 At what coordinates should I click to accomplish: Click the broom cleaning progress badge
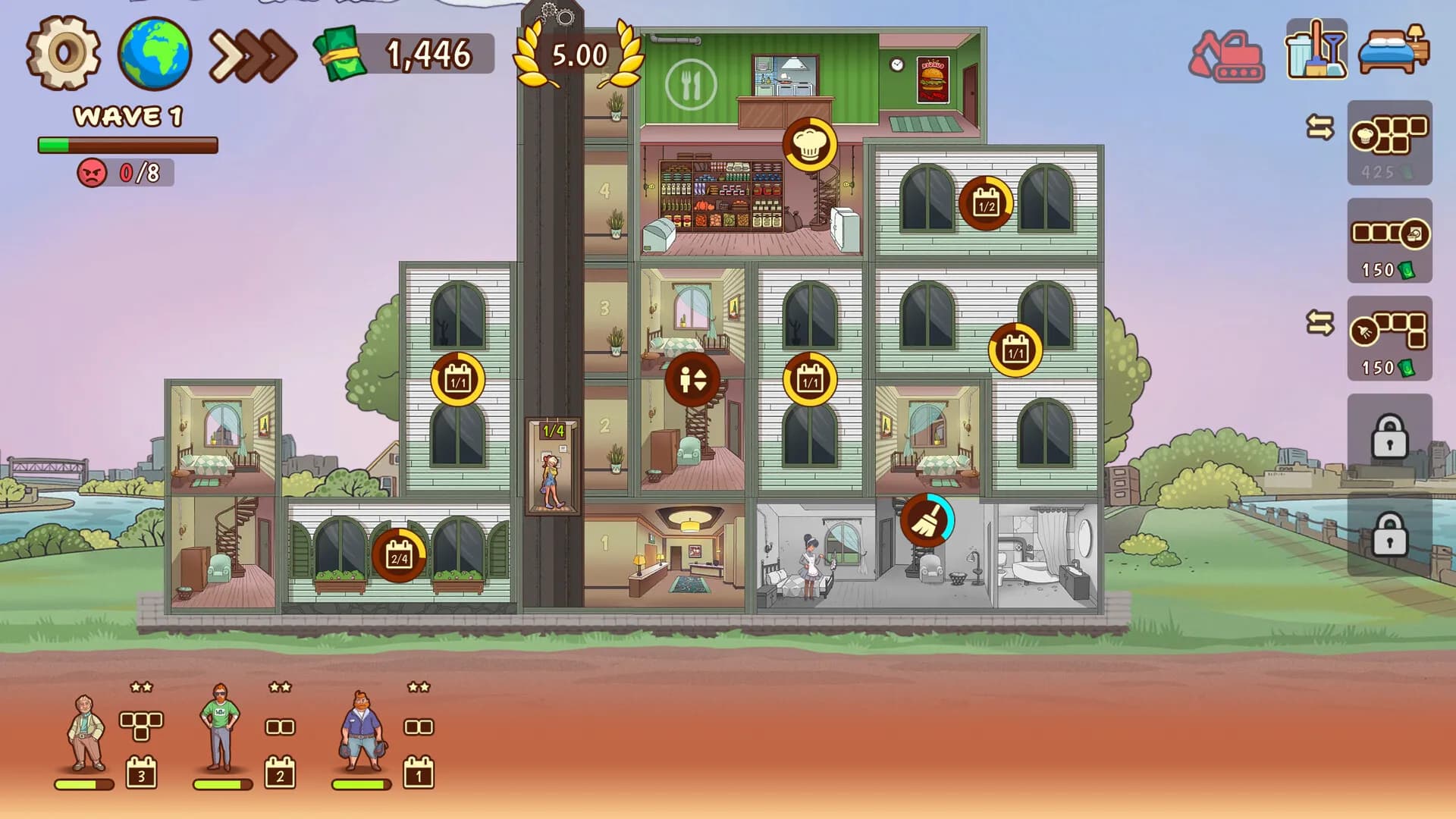click(927, 520)
